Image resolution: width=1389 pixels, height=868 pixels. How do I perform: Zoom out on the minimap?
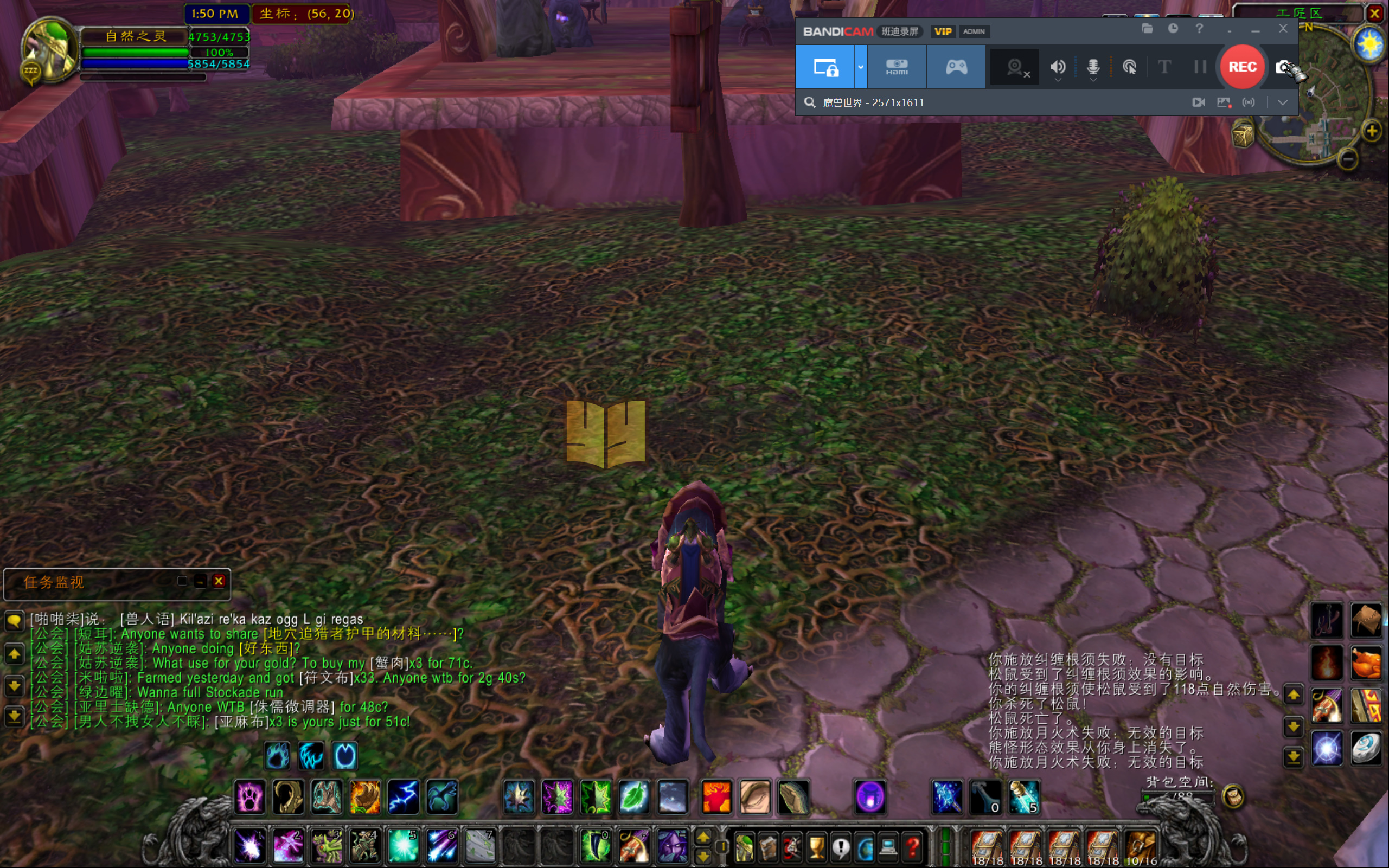(x=1348, y=158)
